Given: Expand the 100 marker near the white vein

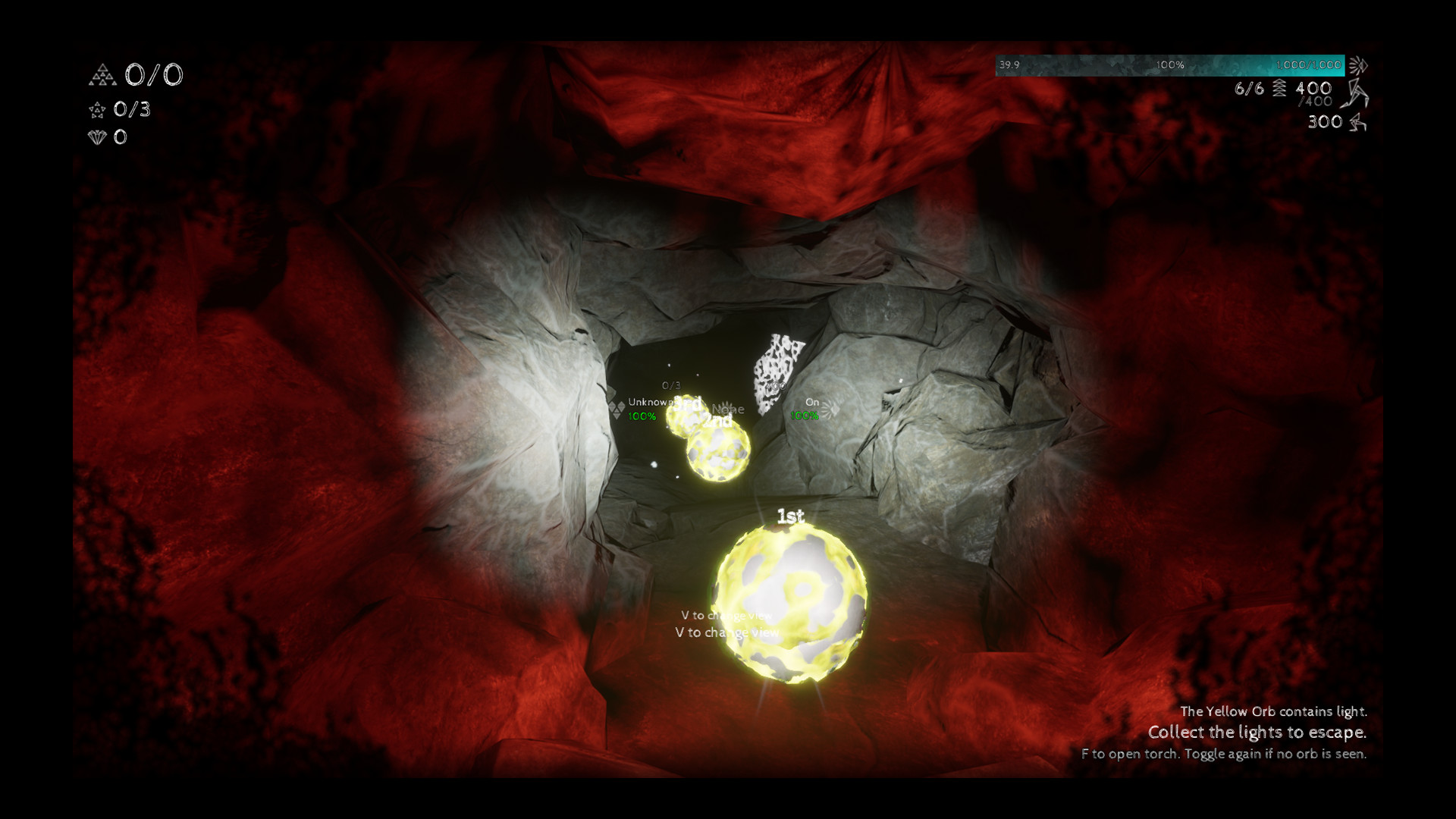Looking at the screenshot, I should point(775,386).
